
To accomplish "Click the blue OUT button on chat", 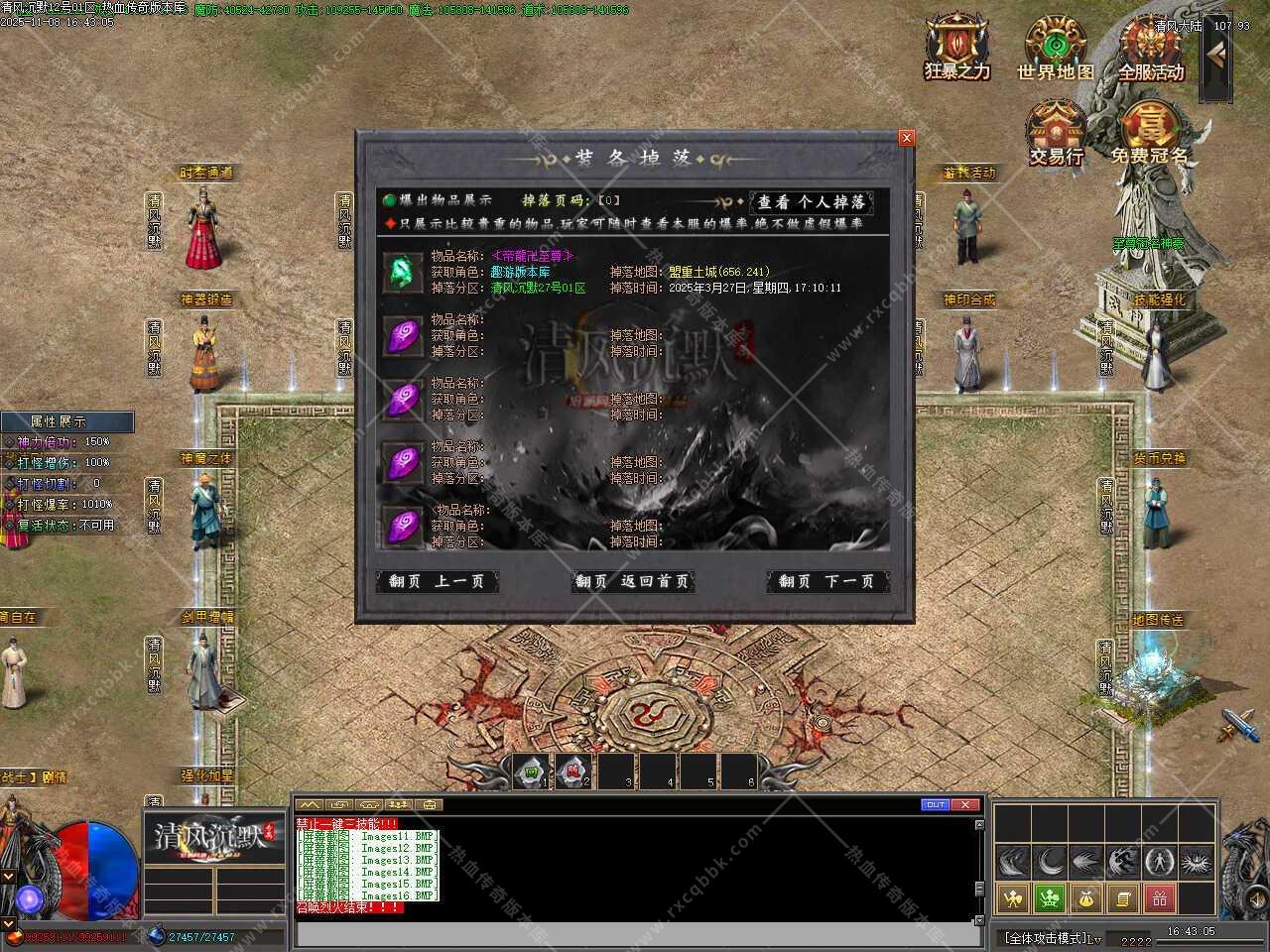I will 935,804.
